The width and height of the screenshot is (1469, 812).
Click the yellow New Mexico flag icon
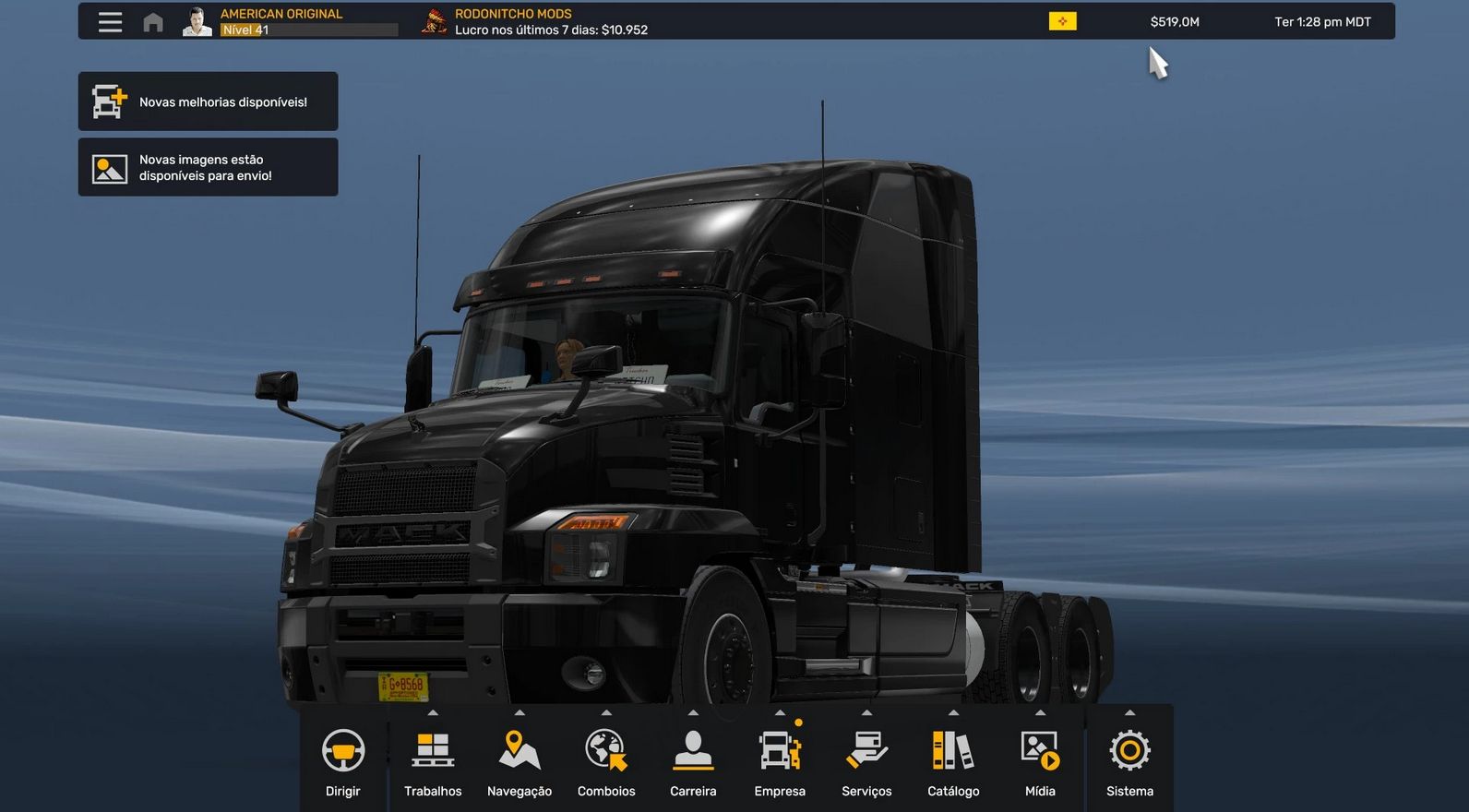(x=1062, y=21)
